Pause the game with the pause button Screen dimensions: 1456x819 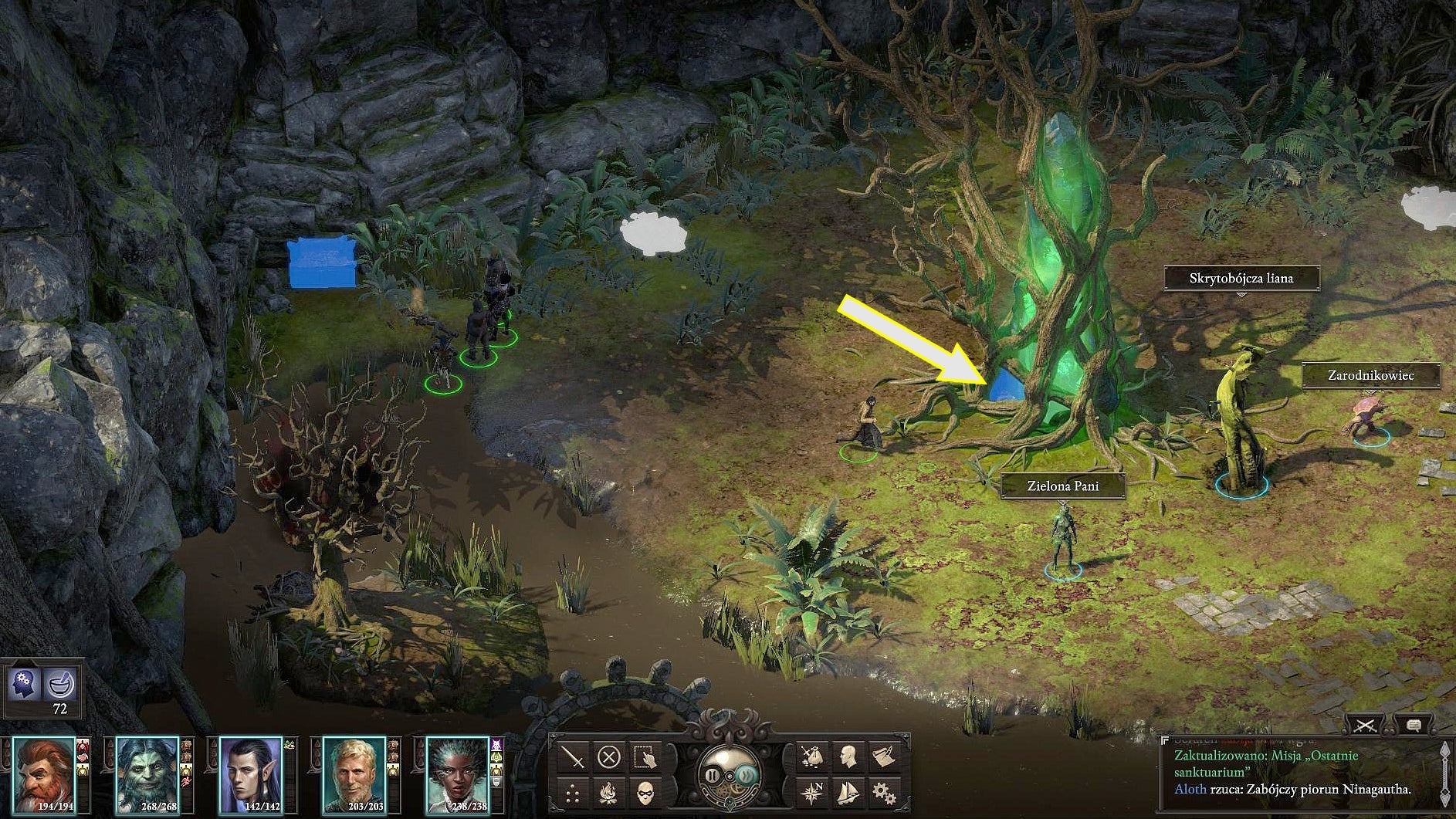coord(713,776)
